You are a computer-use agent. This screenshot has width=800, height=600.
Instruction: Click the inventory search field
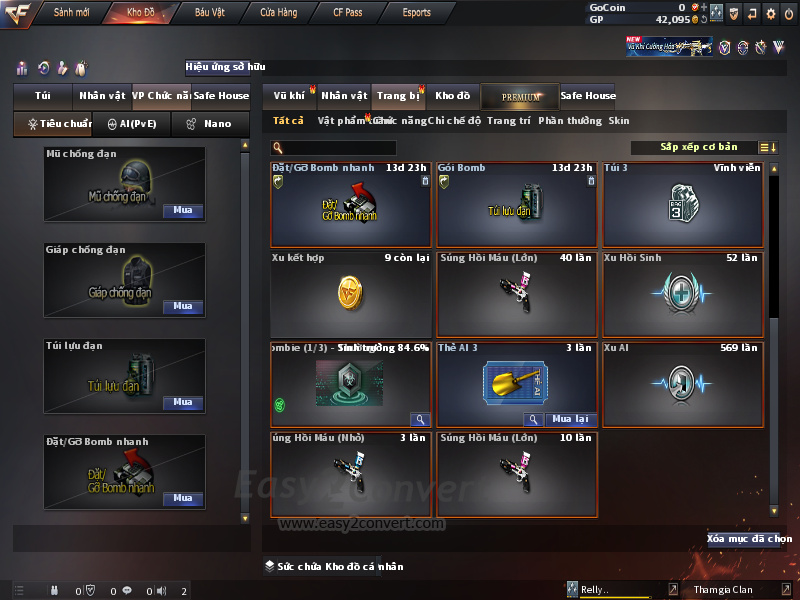[x=340, y=148]
